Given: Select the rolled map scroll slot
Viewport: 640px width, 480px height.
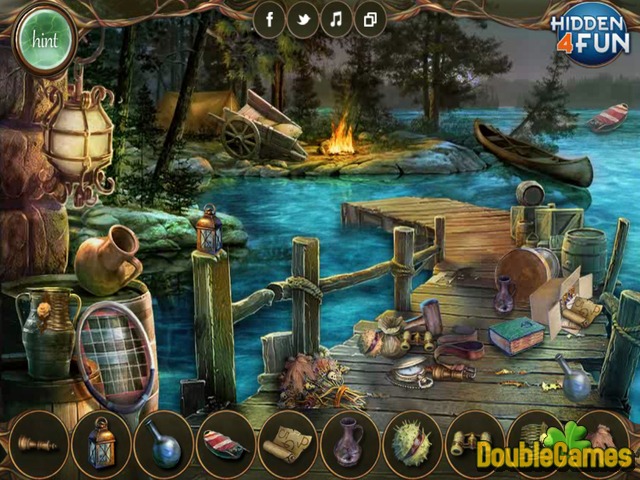Looking at the screenshot, I should point(286,441).
